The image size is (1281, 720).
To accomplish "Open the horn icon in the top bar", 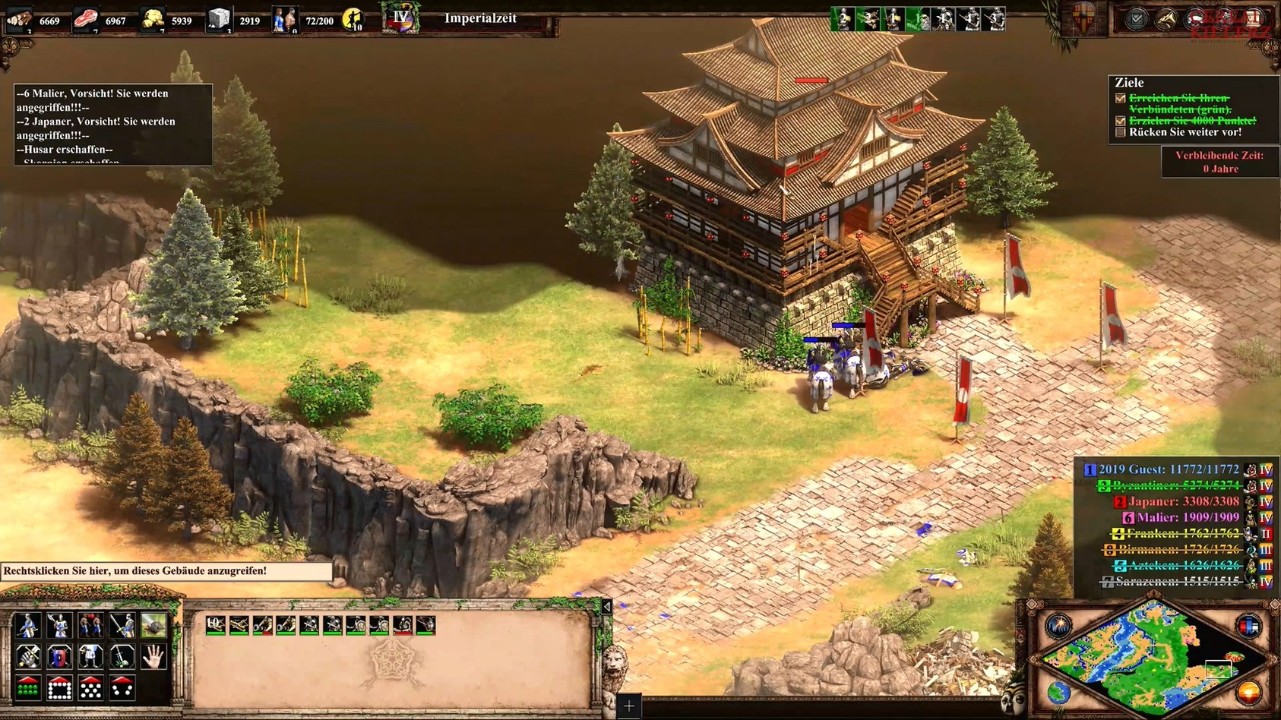I will [1166, 18].
